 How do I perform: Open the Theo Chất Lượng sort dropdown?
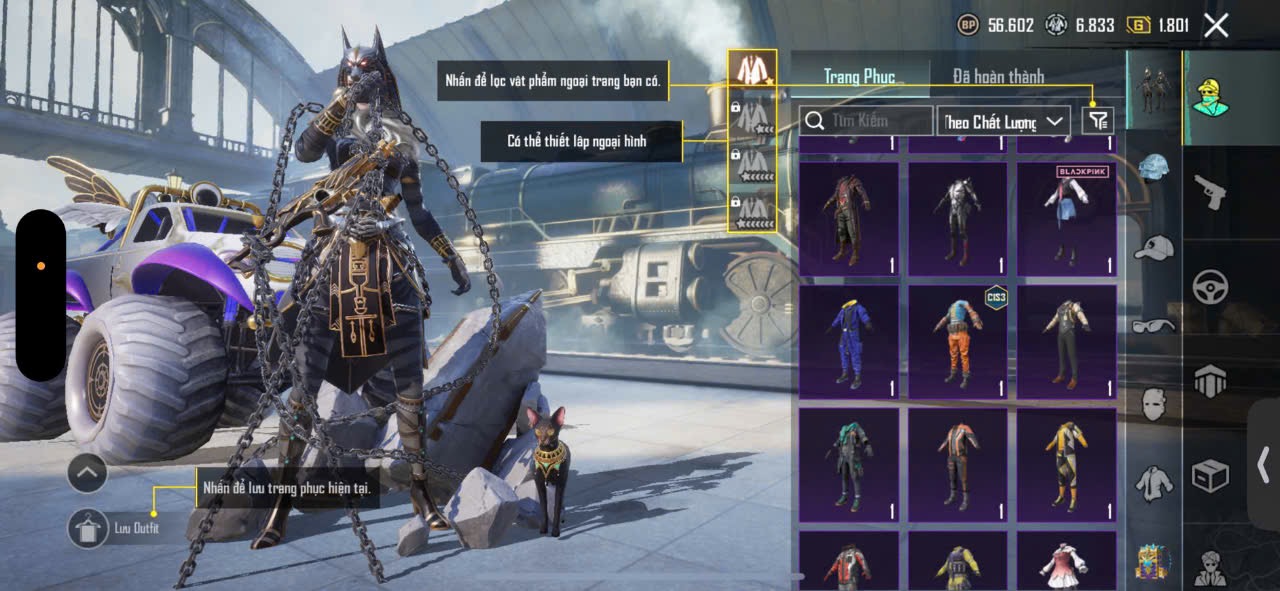click(1004, 122)
